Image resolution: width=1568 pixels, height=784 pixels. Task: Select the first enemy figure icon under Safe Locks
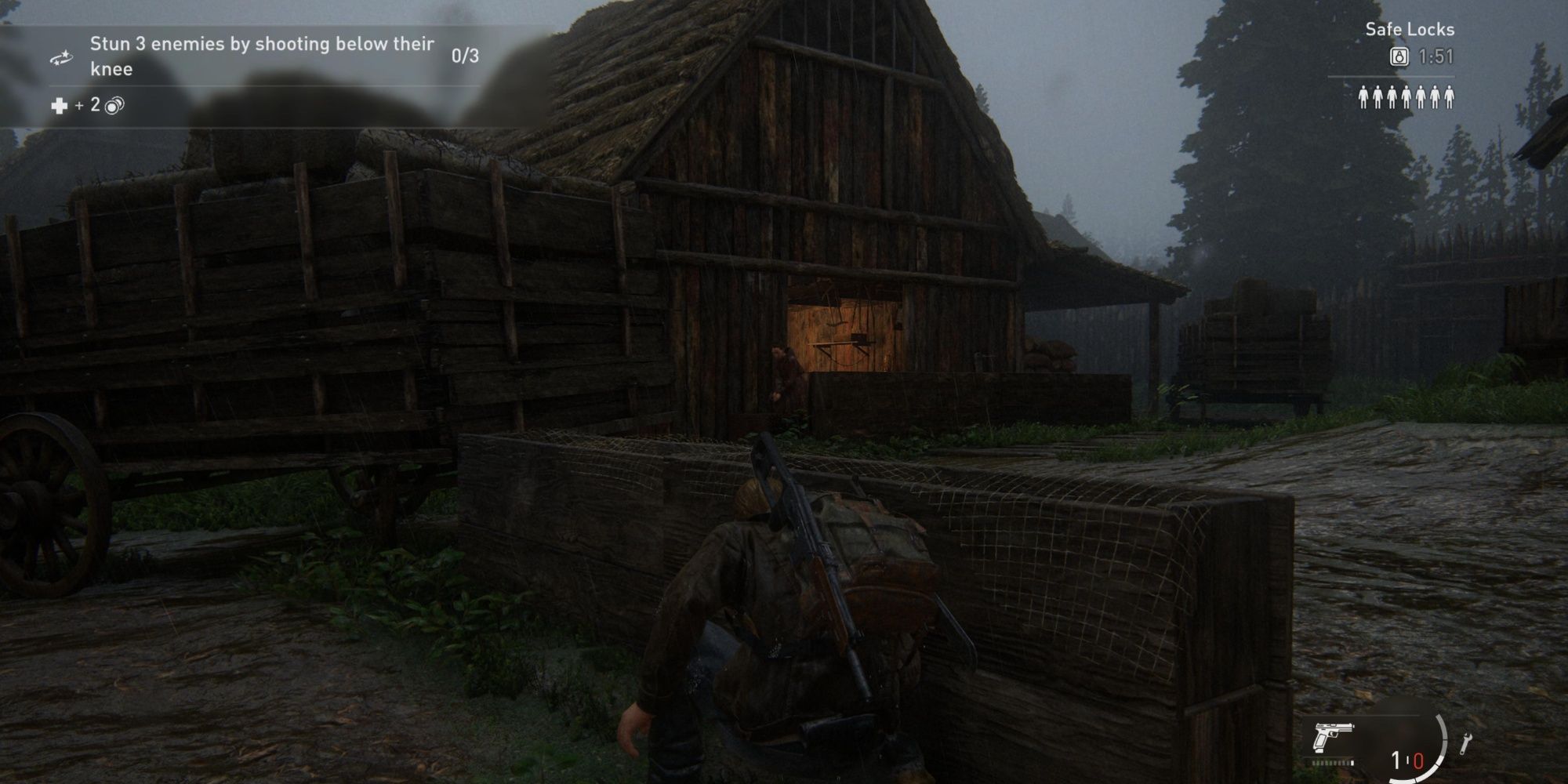coord(1364,97)
